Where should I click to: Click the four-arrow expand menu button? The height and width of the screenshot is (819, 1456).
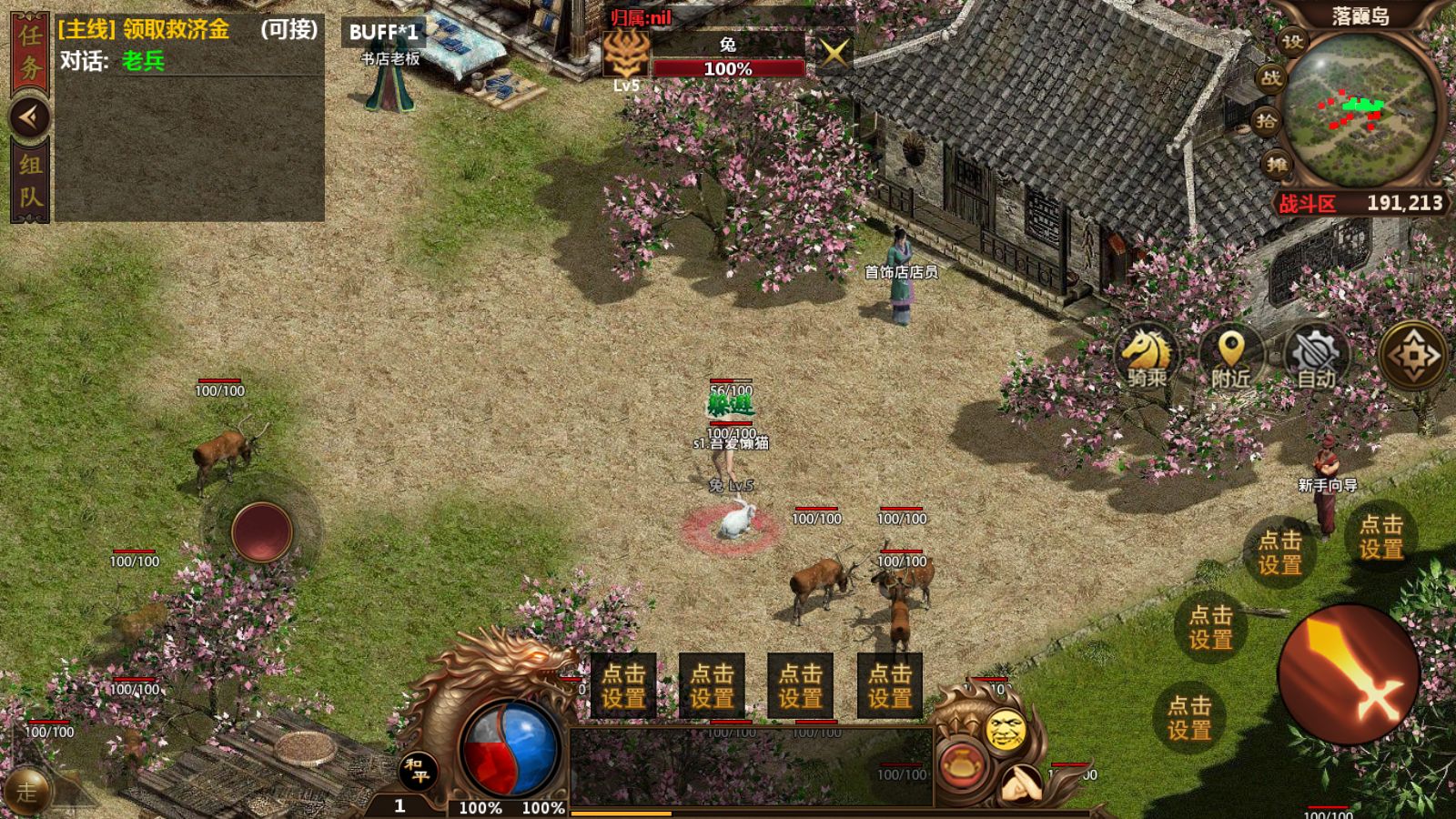pyautogui.click(x=1413, y=356)
